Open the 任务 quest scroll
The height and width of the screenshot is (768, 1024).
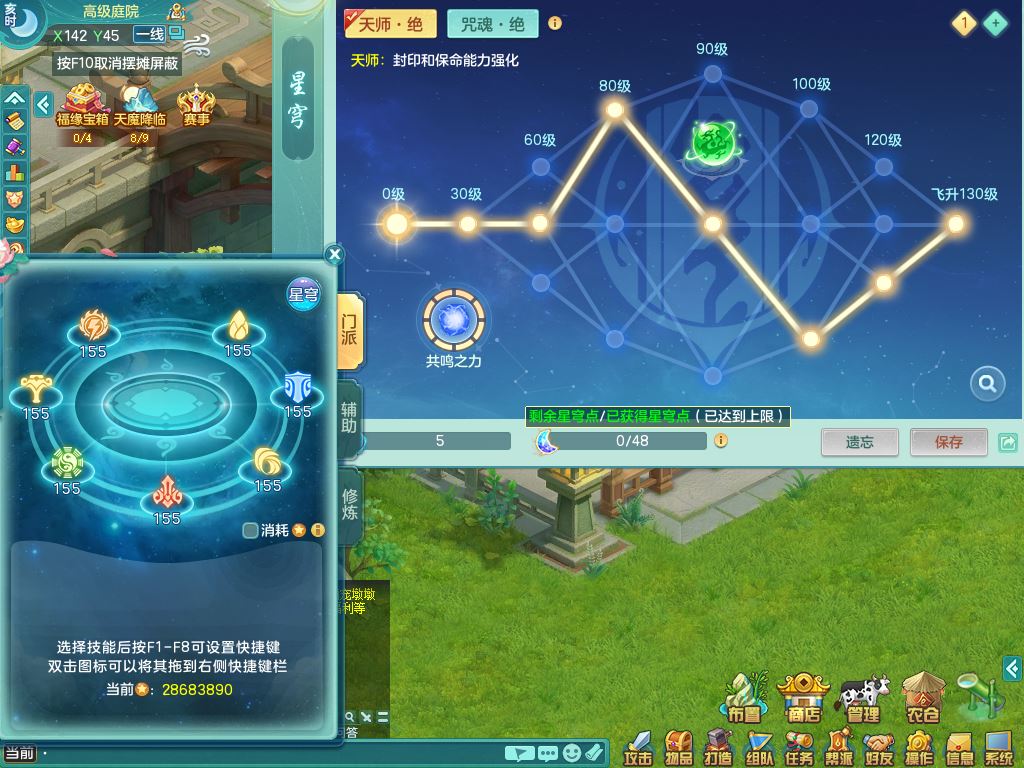point(798,746)
